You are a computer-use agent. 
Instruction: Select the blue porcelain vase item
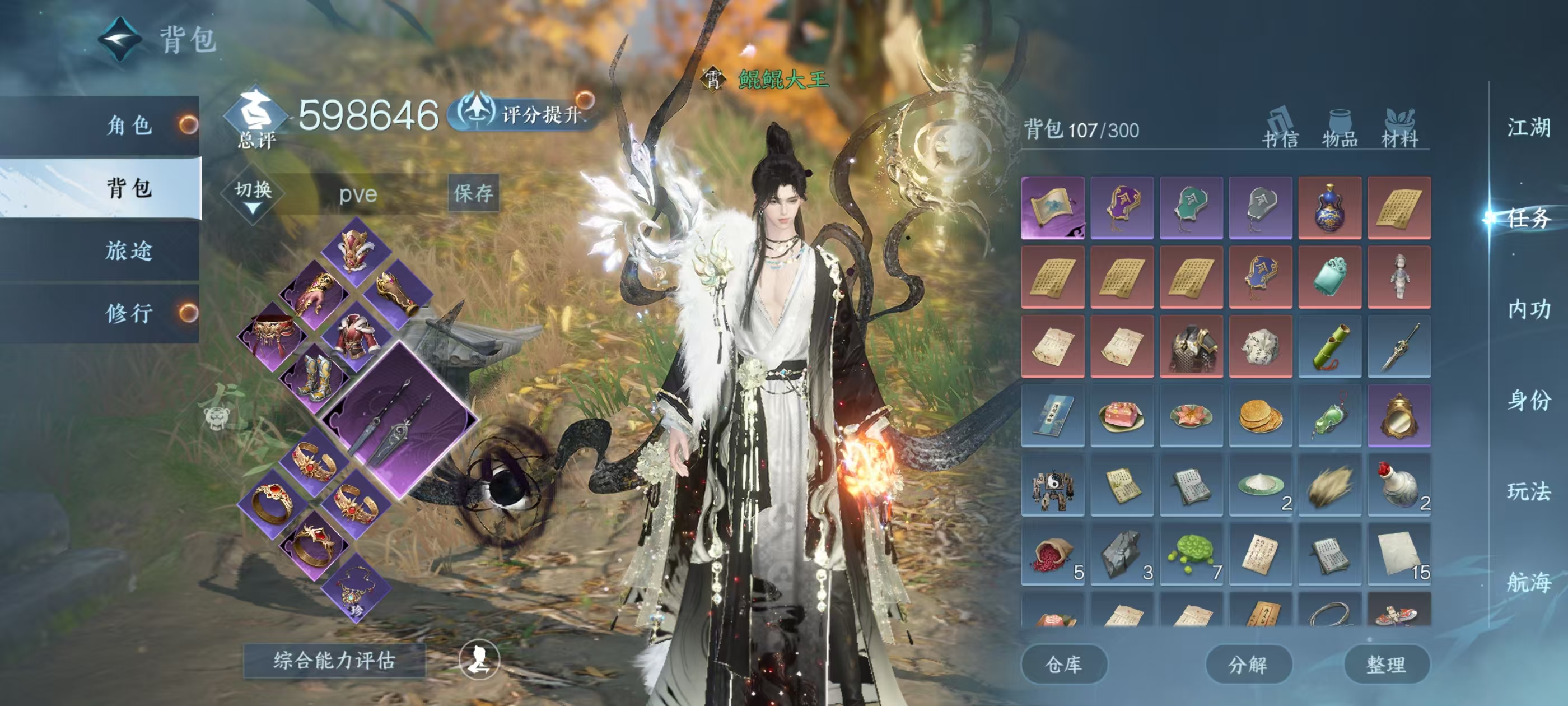(x=1329, y=208)
